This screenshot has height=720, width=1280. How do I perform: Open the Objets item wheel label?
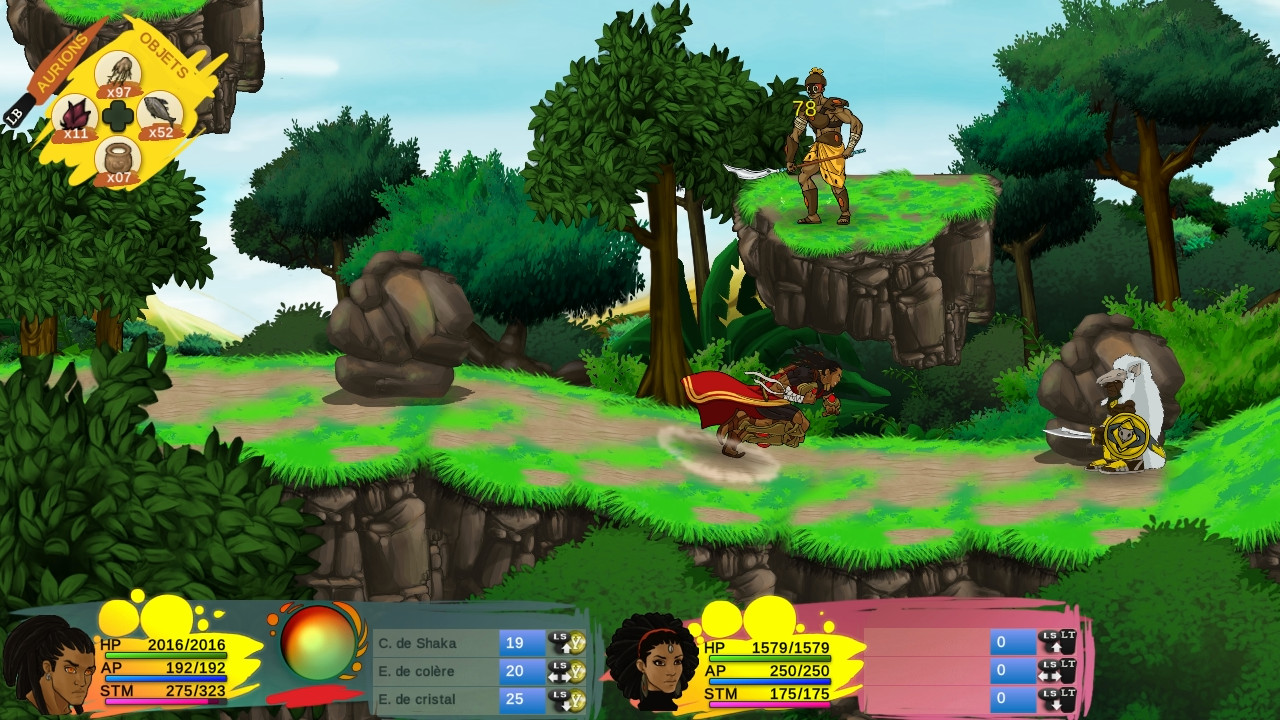click(165, 55)
